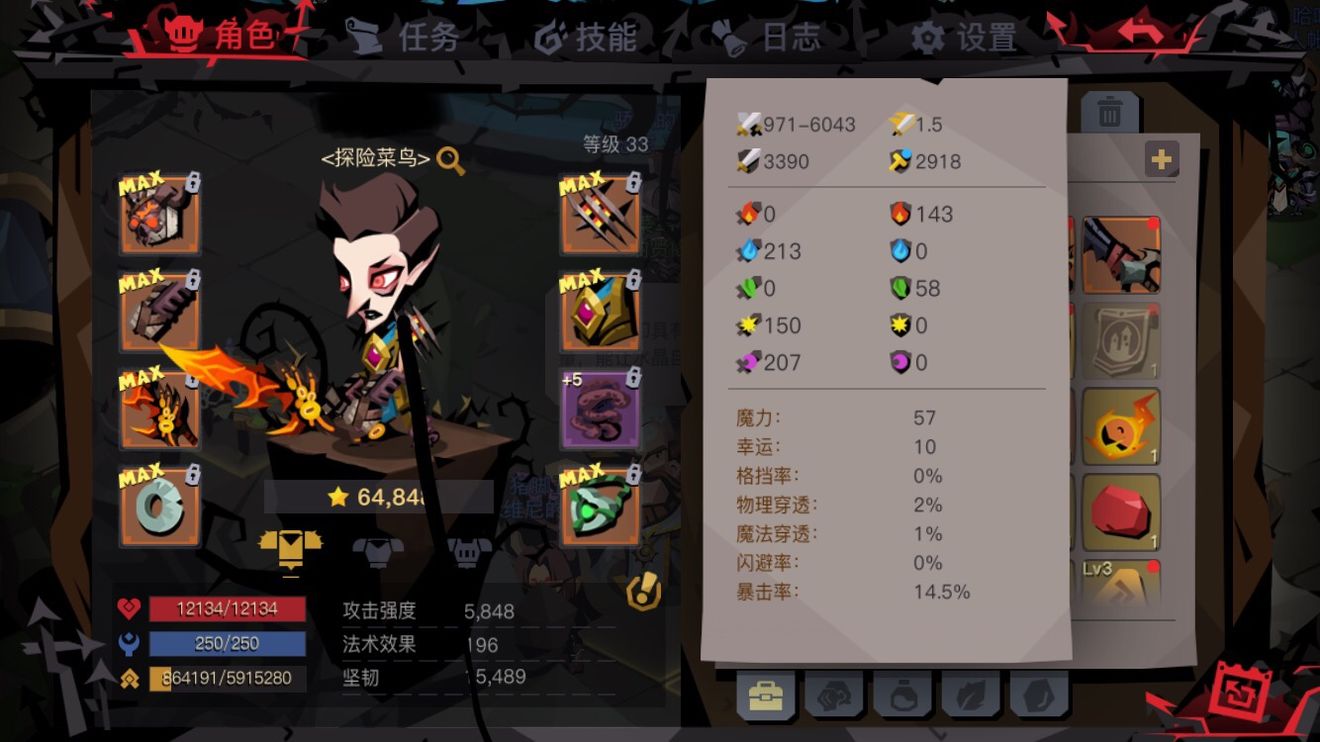Viewport: 1320px width, 742px height.
Task: Click the plus expander atop the inventory list
Action: point(1161,158)
